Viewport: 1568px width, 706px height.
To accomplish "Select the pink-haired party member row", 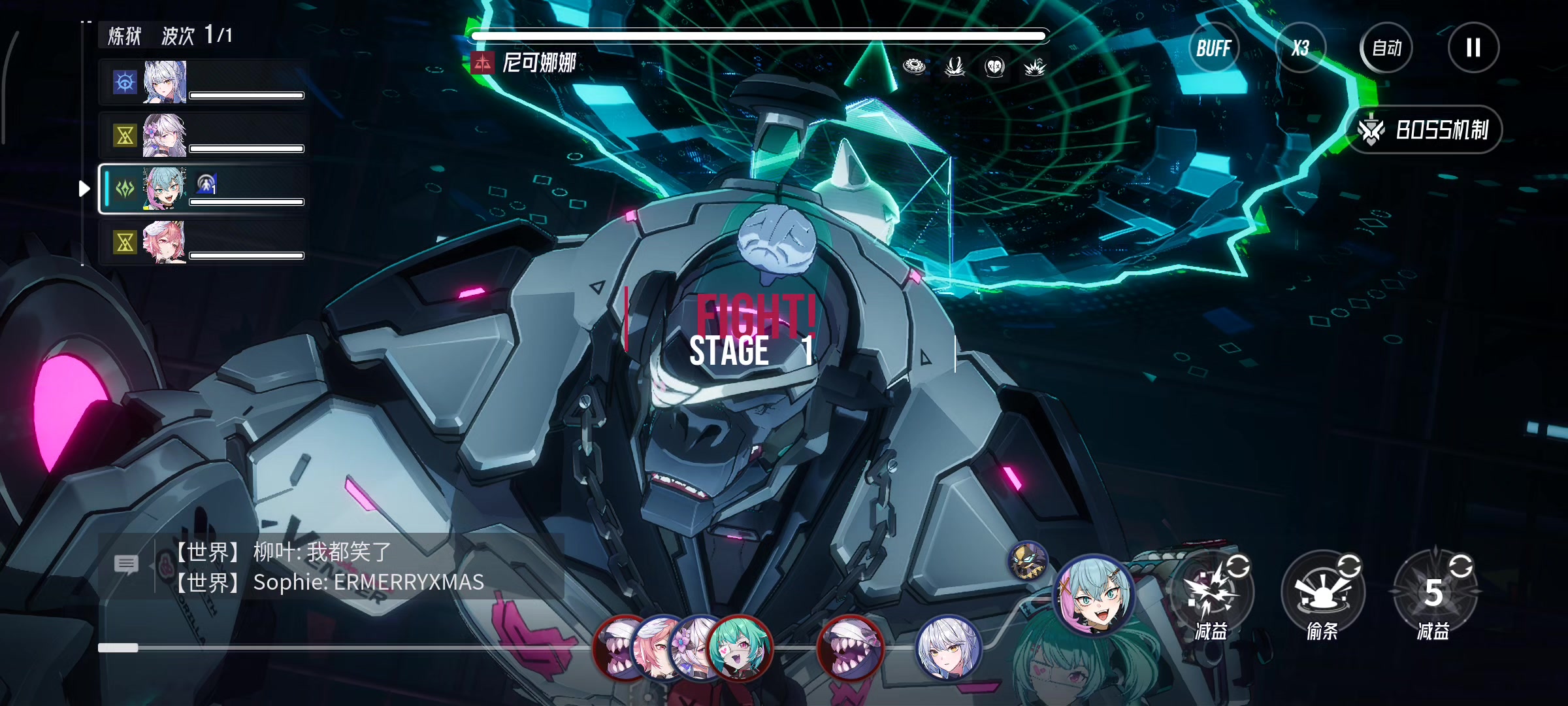I will (203, 243).
